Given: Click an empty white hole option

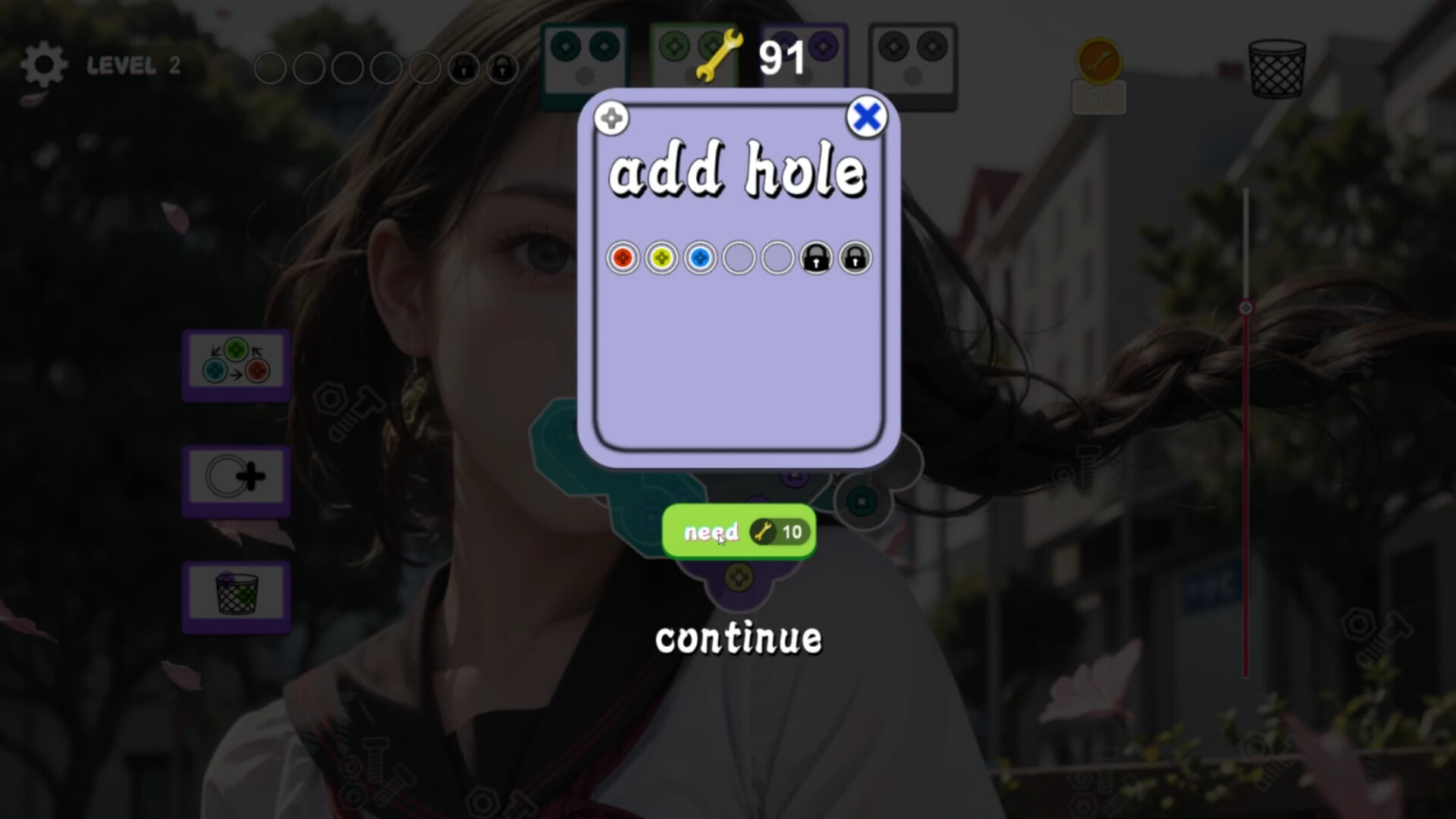Looking at the screenshot, I should click(x=738, y=258).
